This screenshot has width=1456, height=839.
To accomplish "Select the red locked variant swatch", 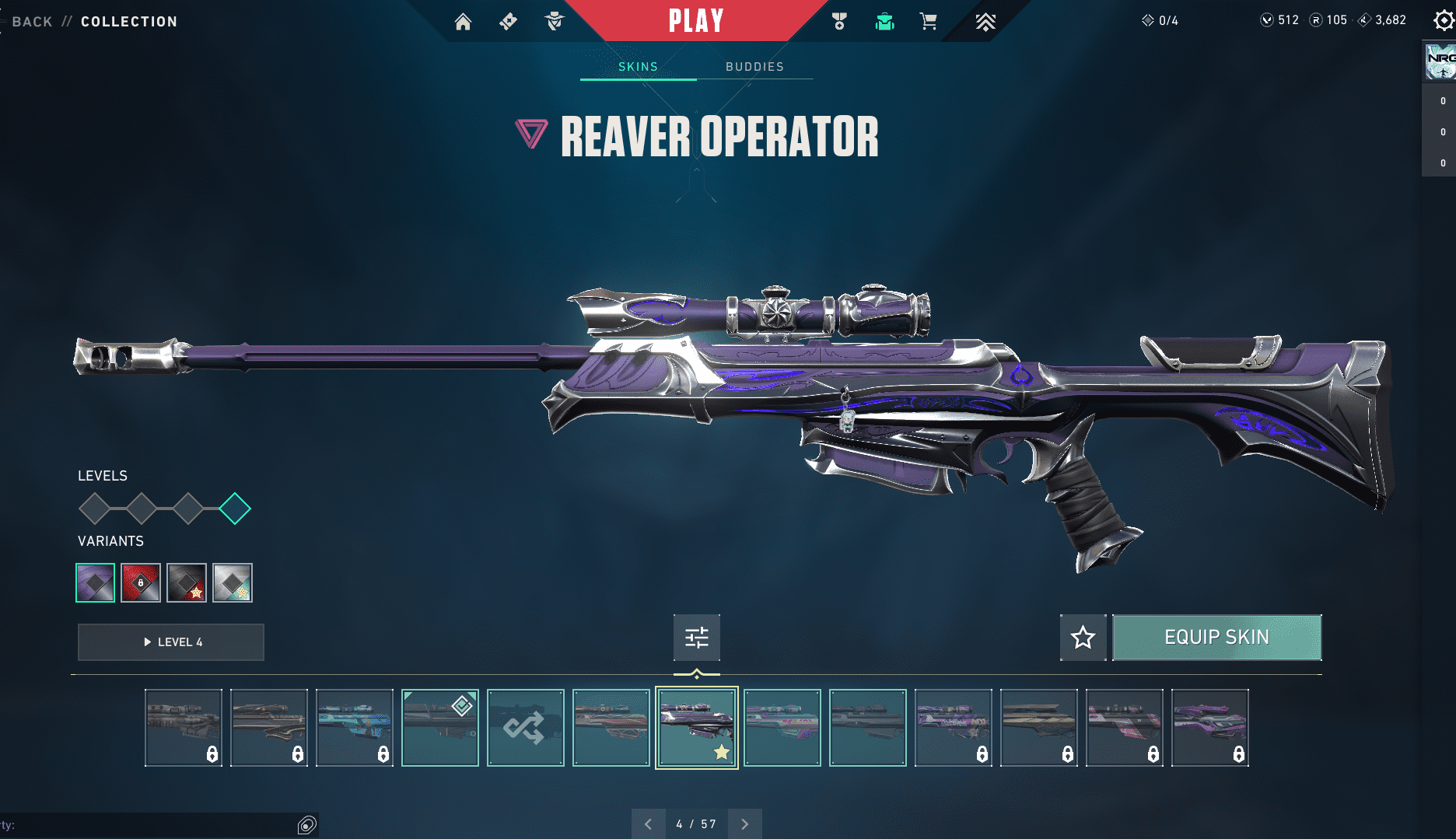I will 141,582.
